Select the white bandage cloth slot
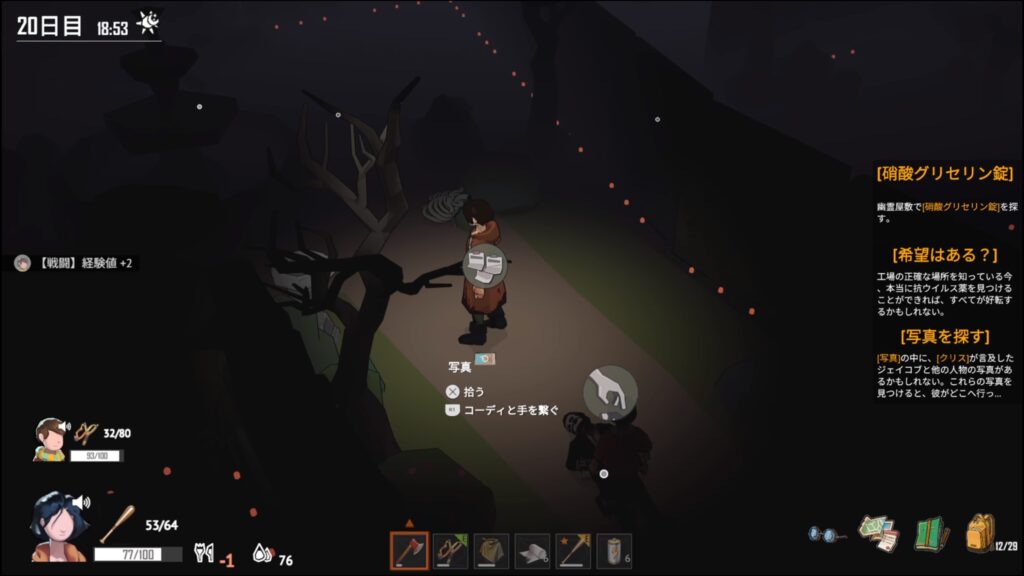This screenshot has width=1024, height=576. 533,551
